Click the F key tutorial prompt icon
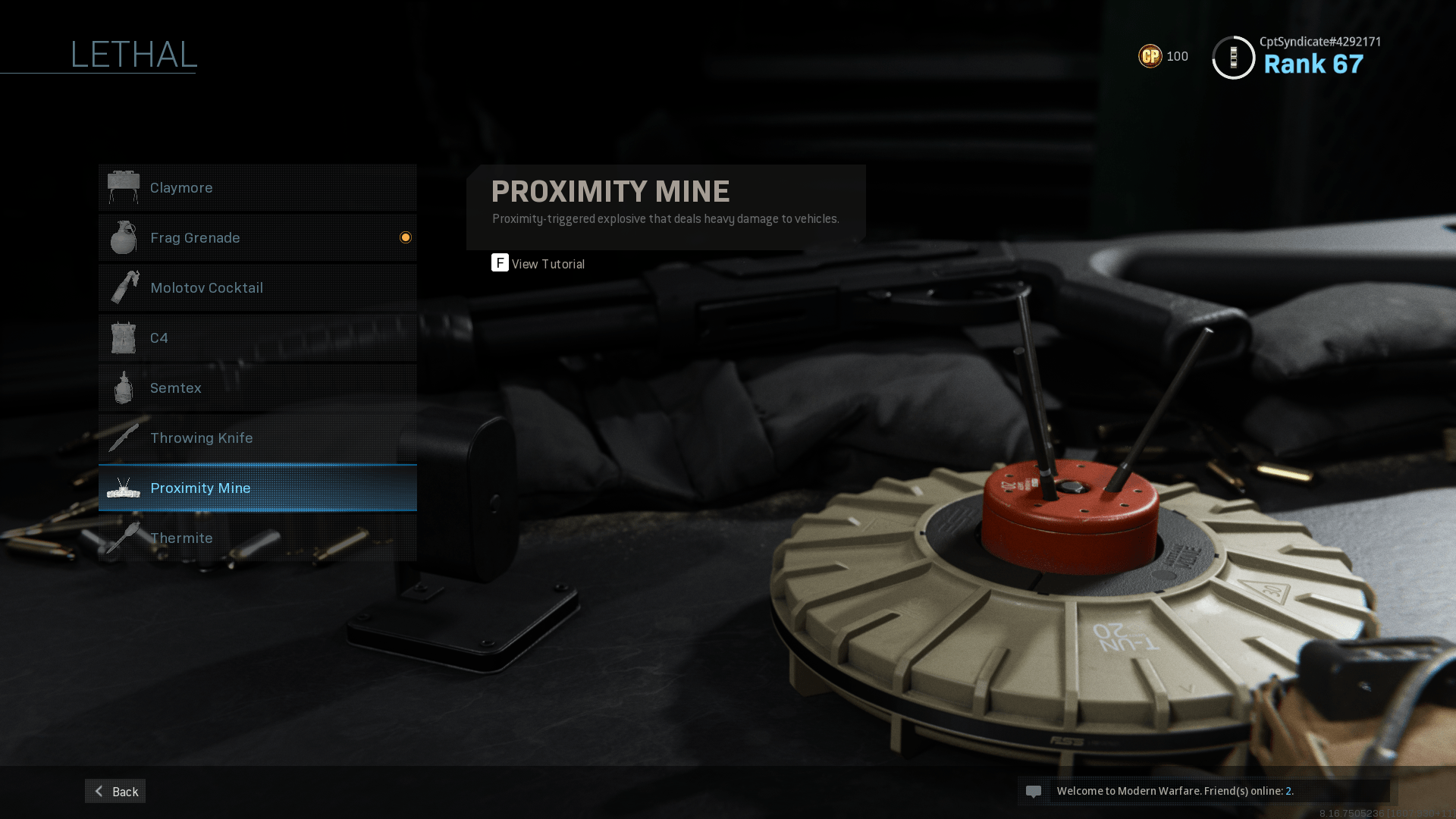 (x=499, y=263)
